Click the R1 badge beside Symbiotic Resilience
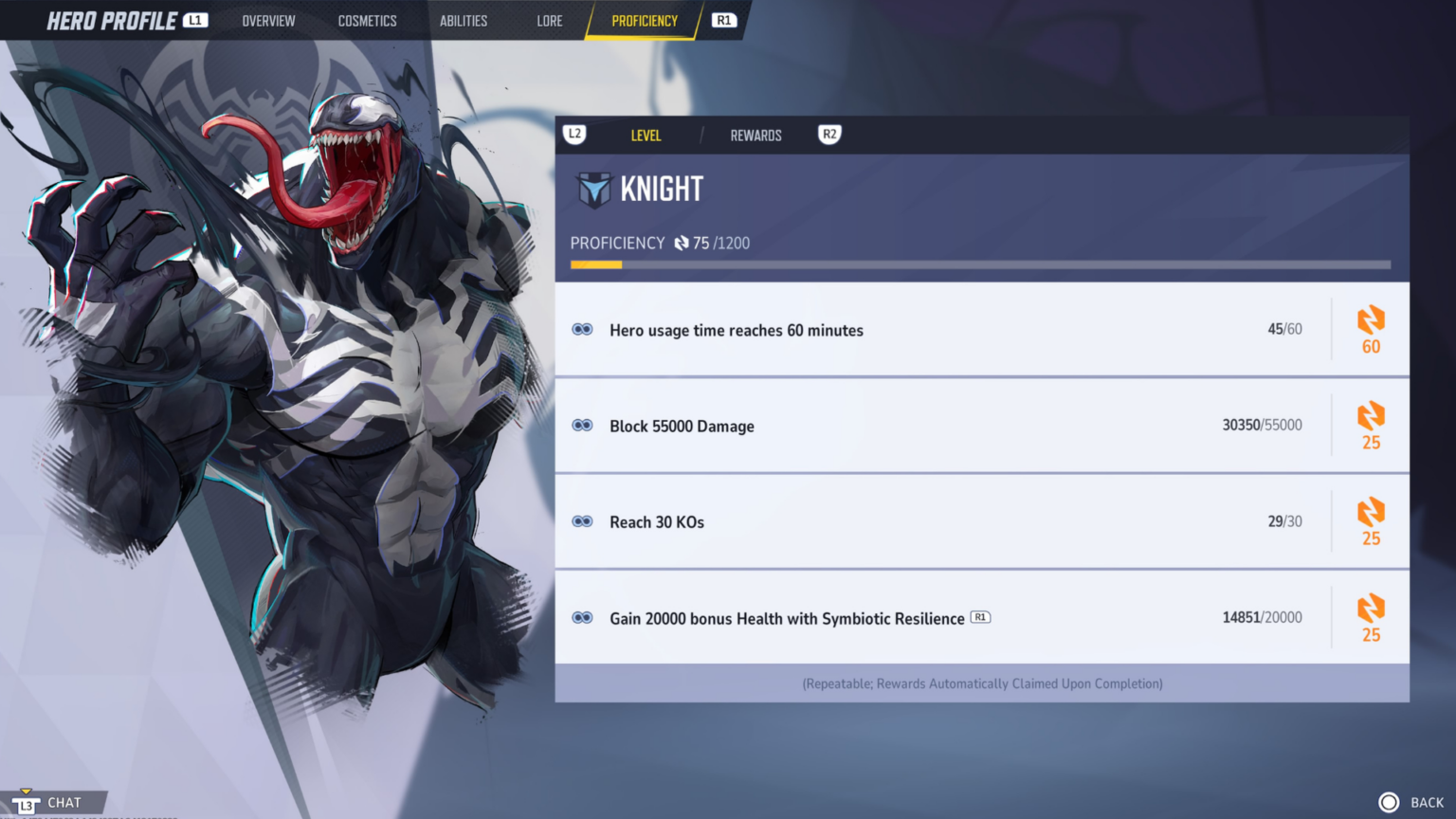 980,617
